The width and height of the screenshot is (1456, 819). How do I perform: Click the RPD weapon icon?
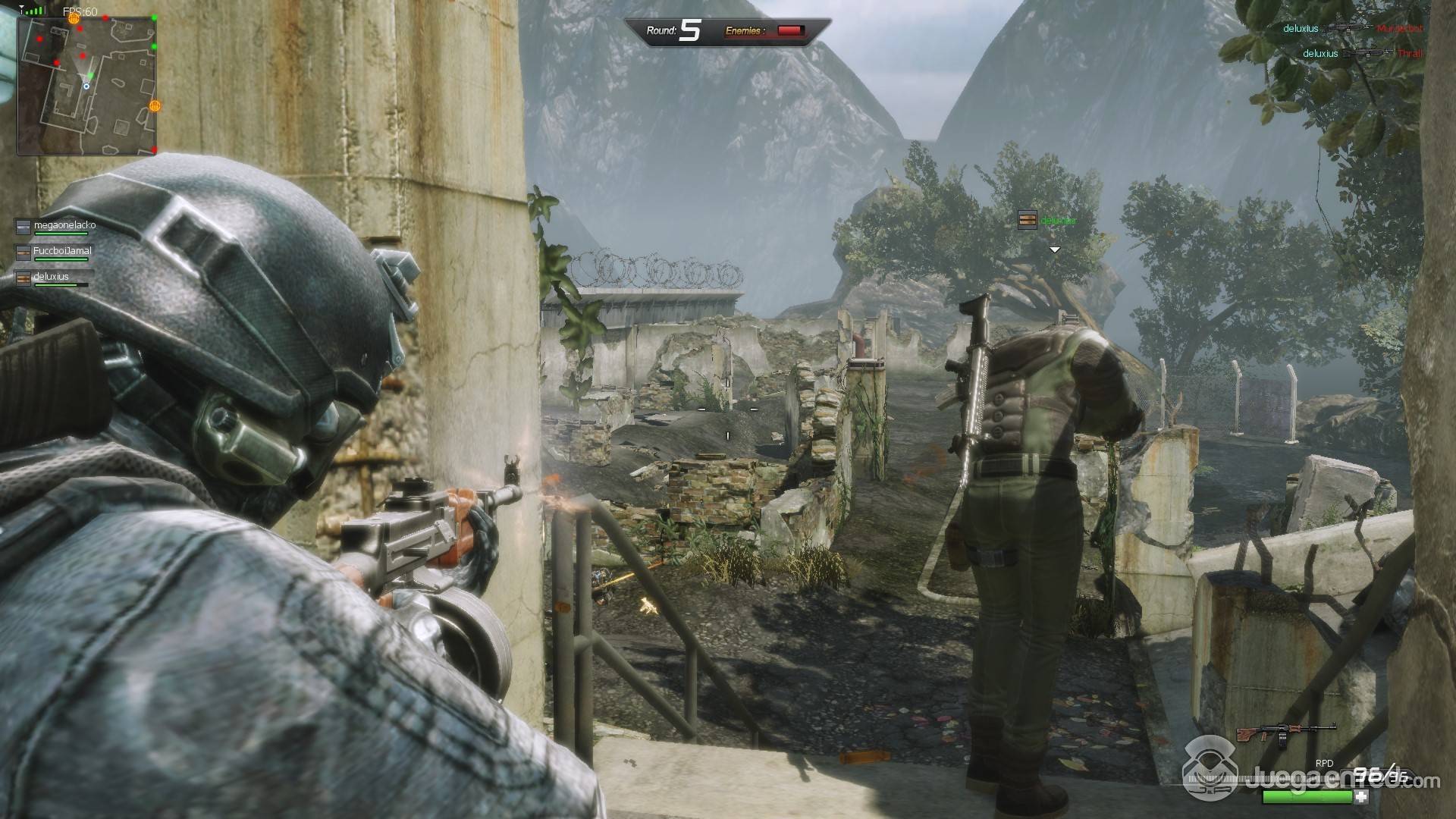pyautogui.click(x=1285, y=733)
